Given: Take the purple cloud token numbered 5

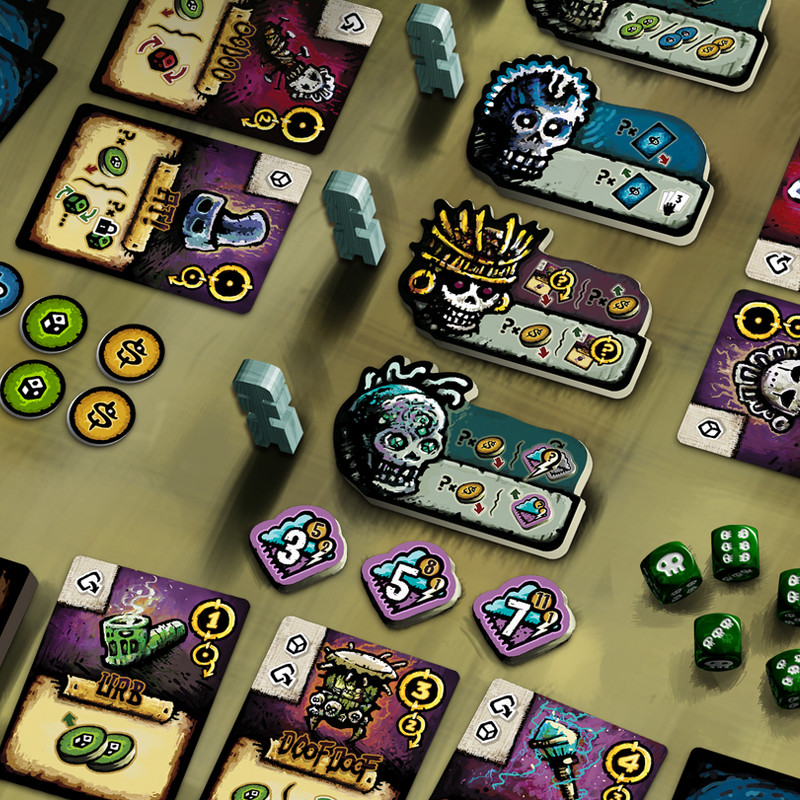Looking at the screenshot, I should point(410,583).
